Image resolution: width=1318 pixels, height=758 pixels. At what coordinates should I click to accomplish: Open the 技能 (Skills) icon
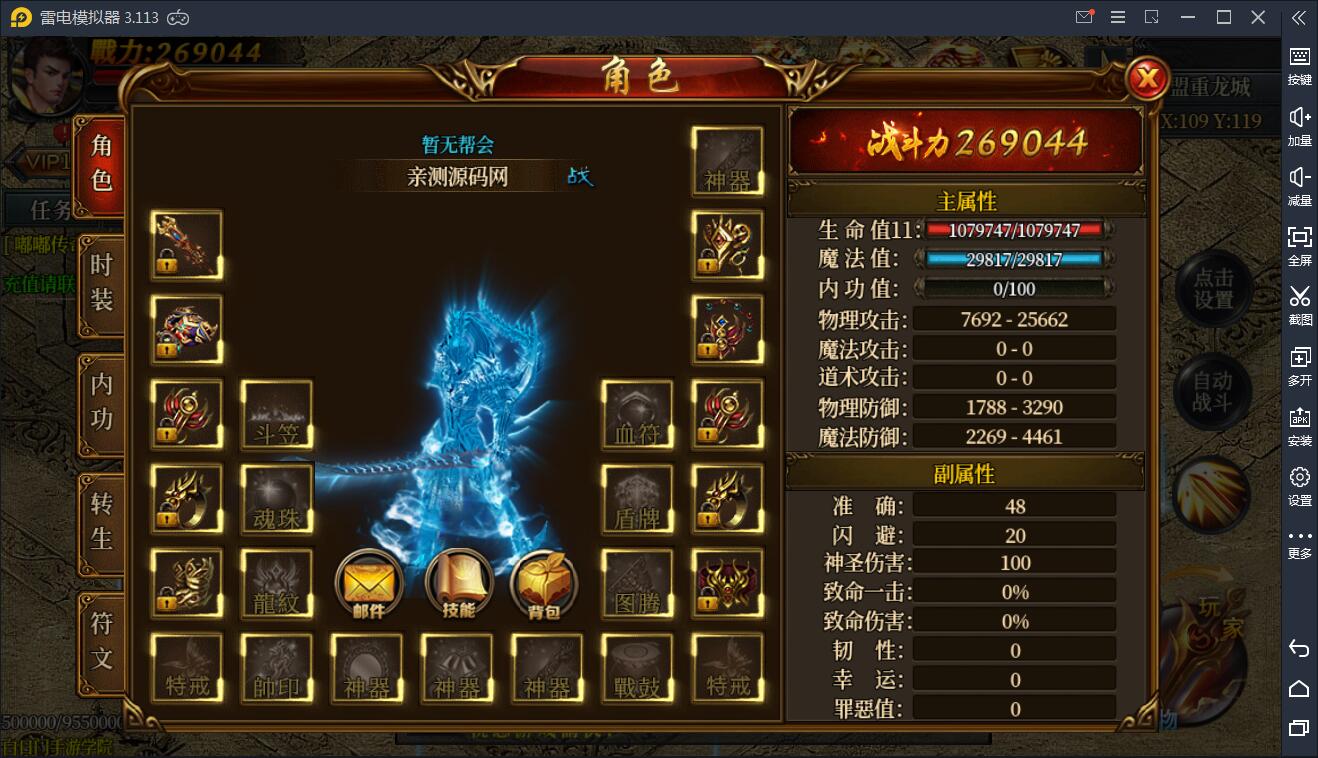[x=457, y=585]
